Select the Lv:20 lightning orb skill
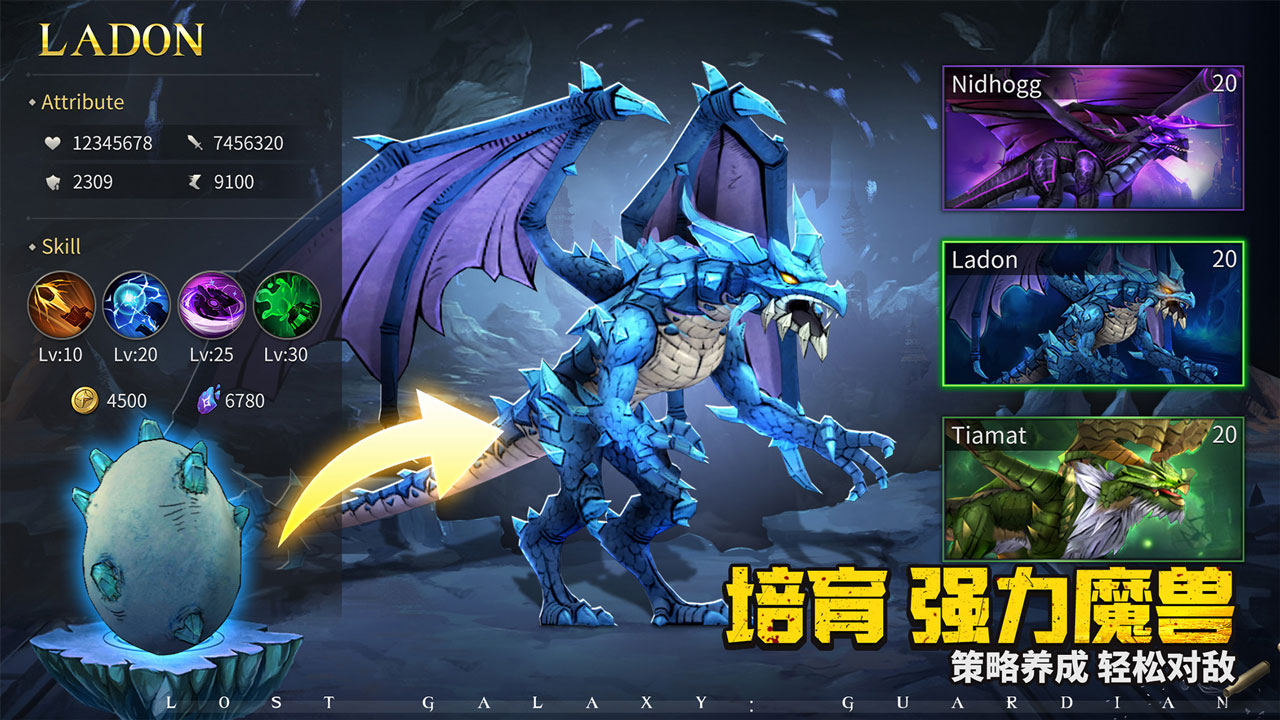This screenshot has height=720, width=1280. point(135,305)
